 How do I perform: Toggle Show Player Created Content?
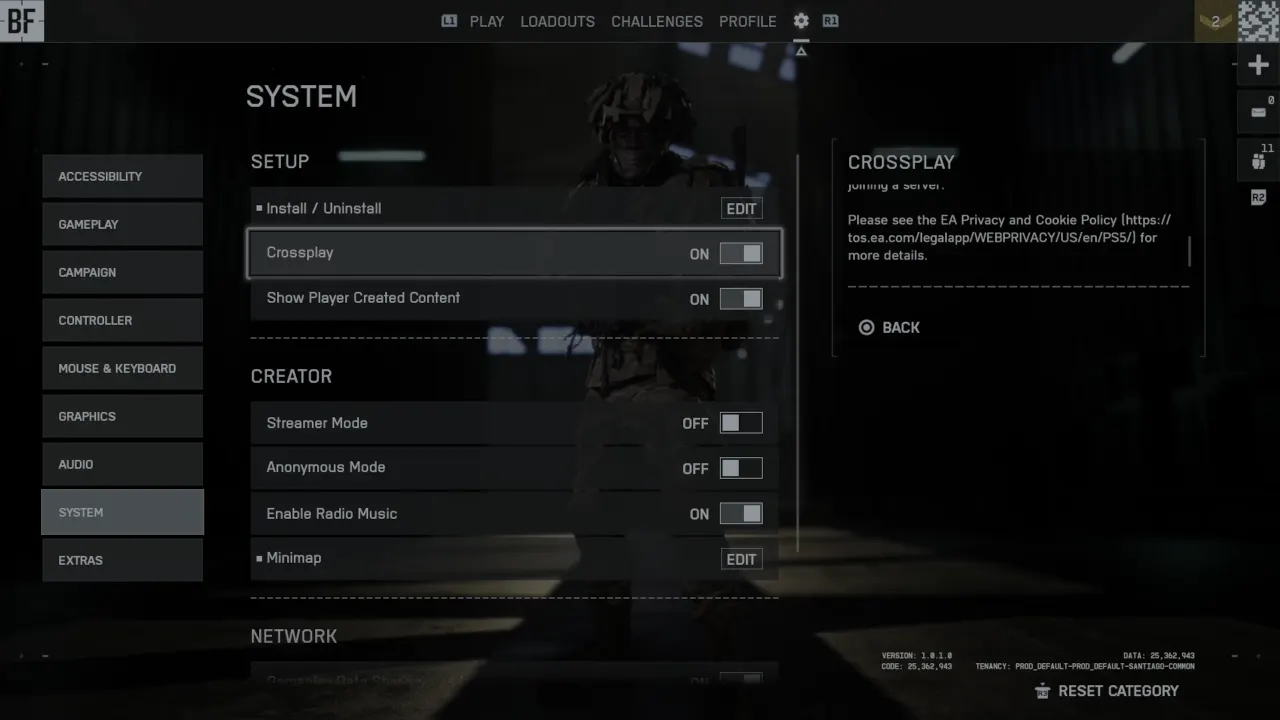(741, 299)
